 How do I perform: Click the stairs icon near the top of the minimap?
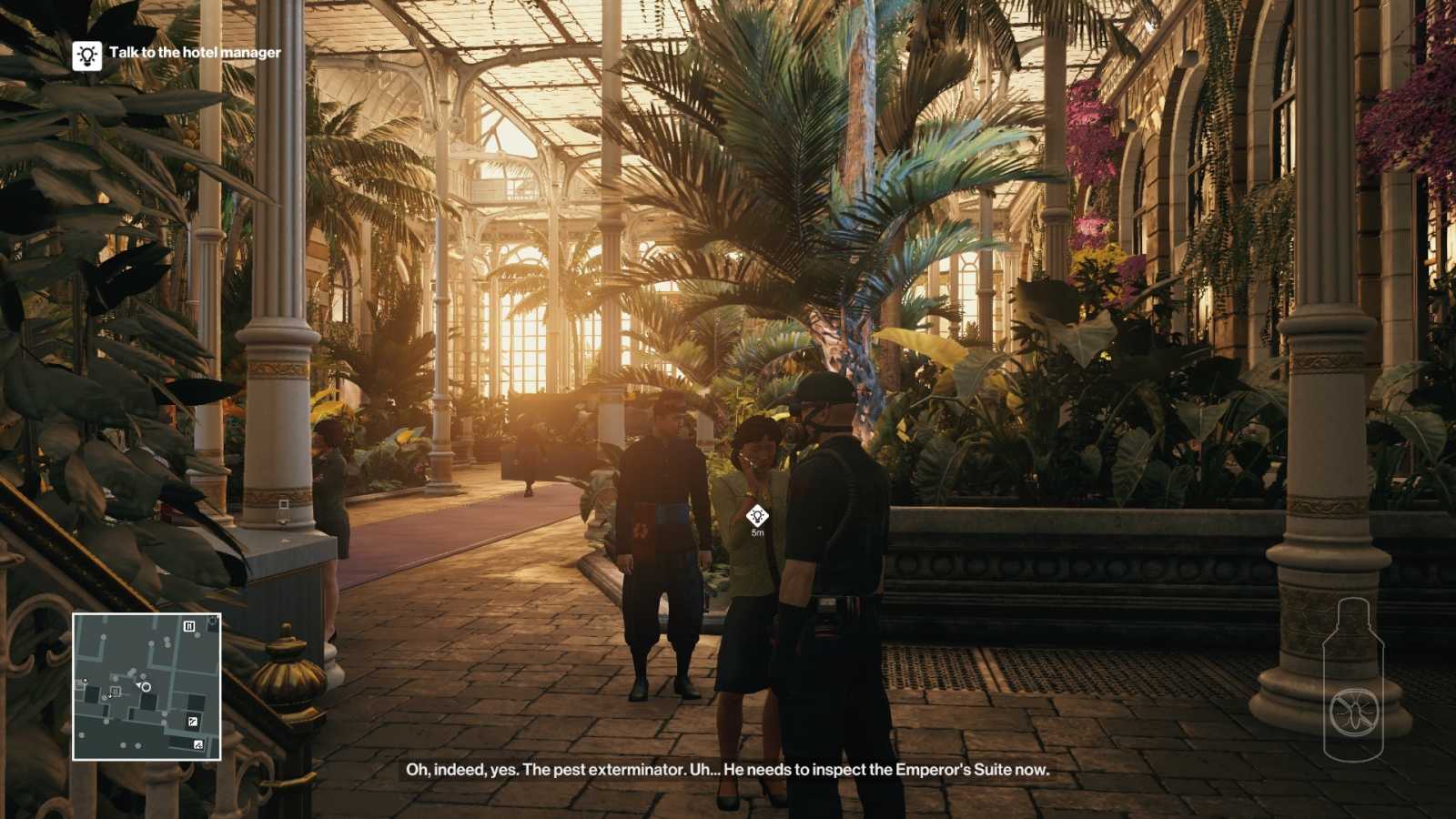click(x=190, y=626)
